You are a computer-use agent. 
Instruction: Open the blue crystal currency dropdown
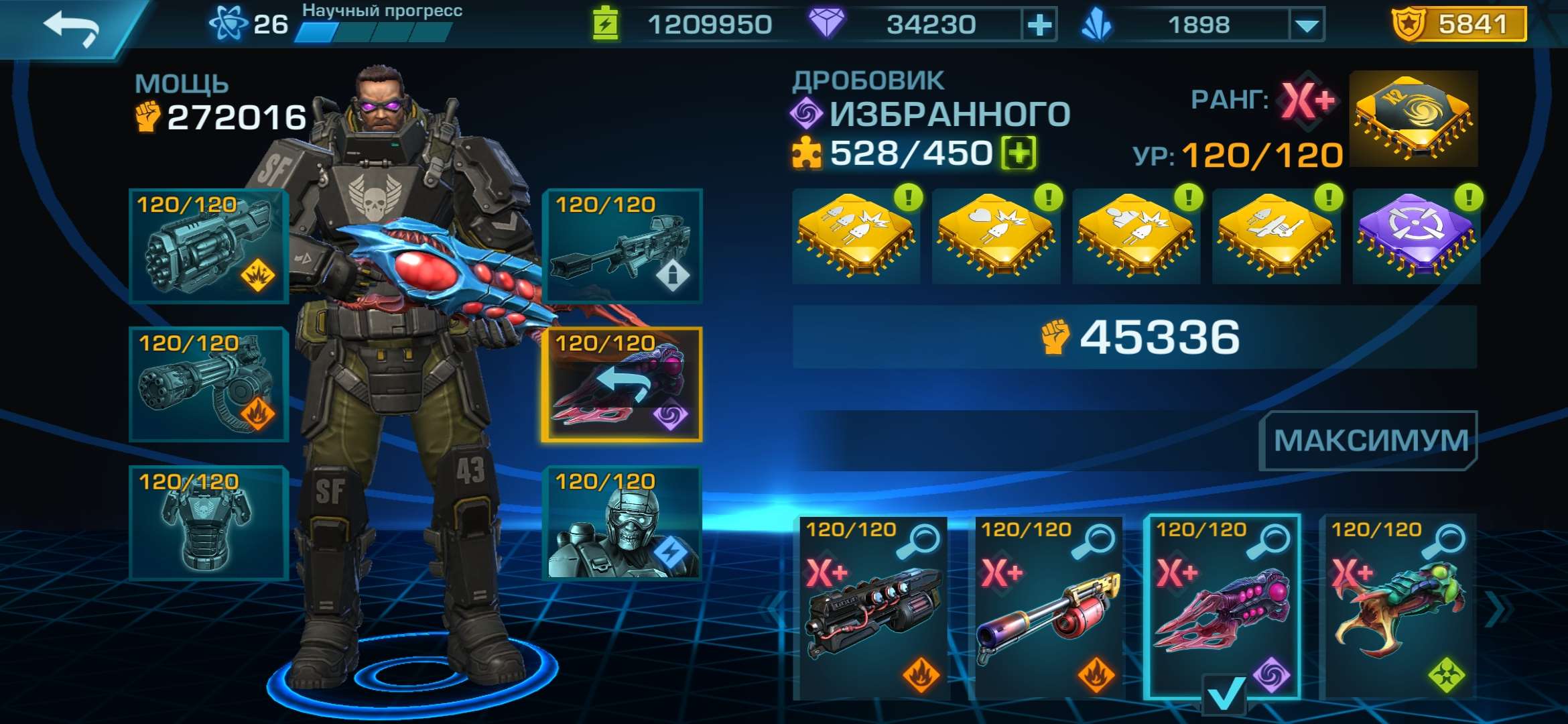click(x=1306, y=25)
